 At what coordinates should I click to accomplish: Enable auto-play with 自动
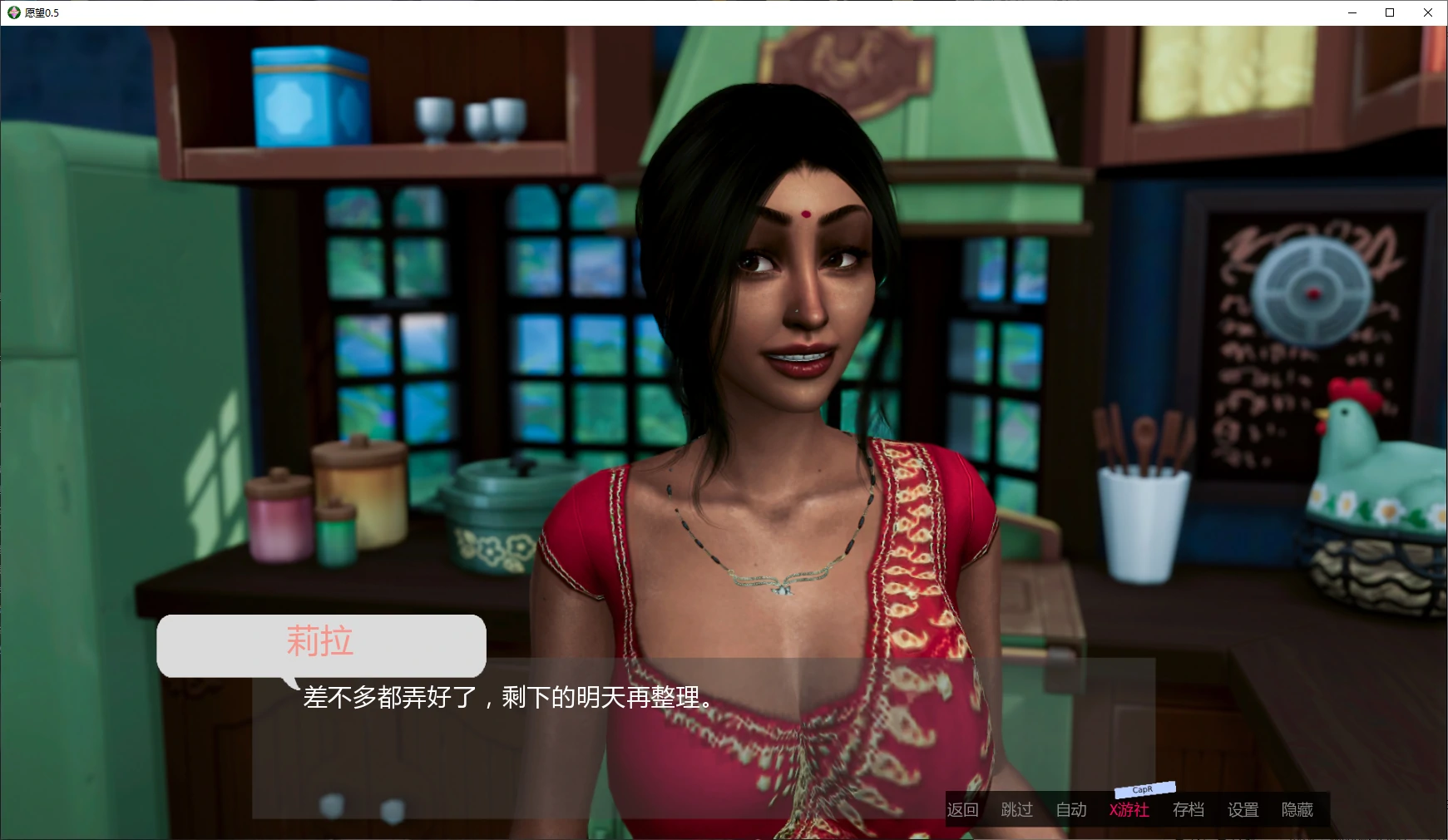coord(1071,810)
